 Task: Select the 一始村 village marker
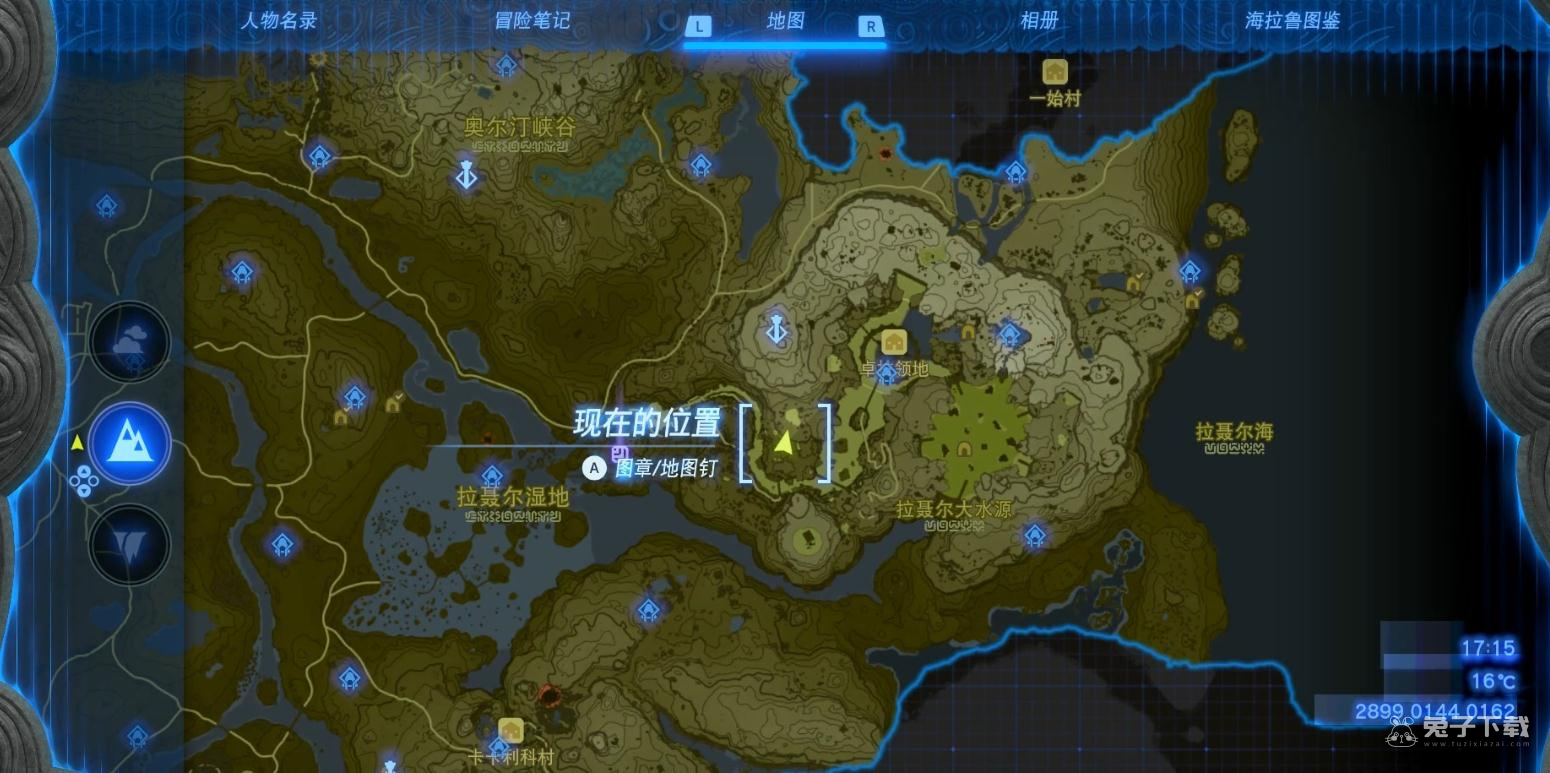click(x=1055, y=72)
